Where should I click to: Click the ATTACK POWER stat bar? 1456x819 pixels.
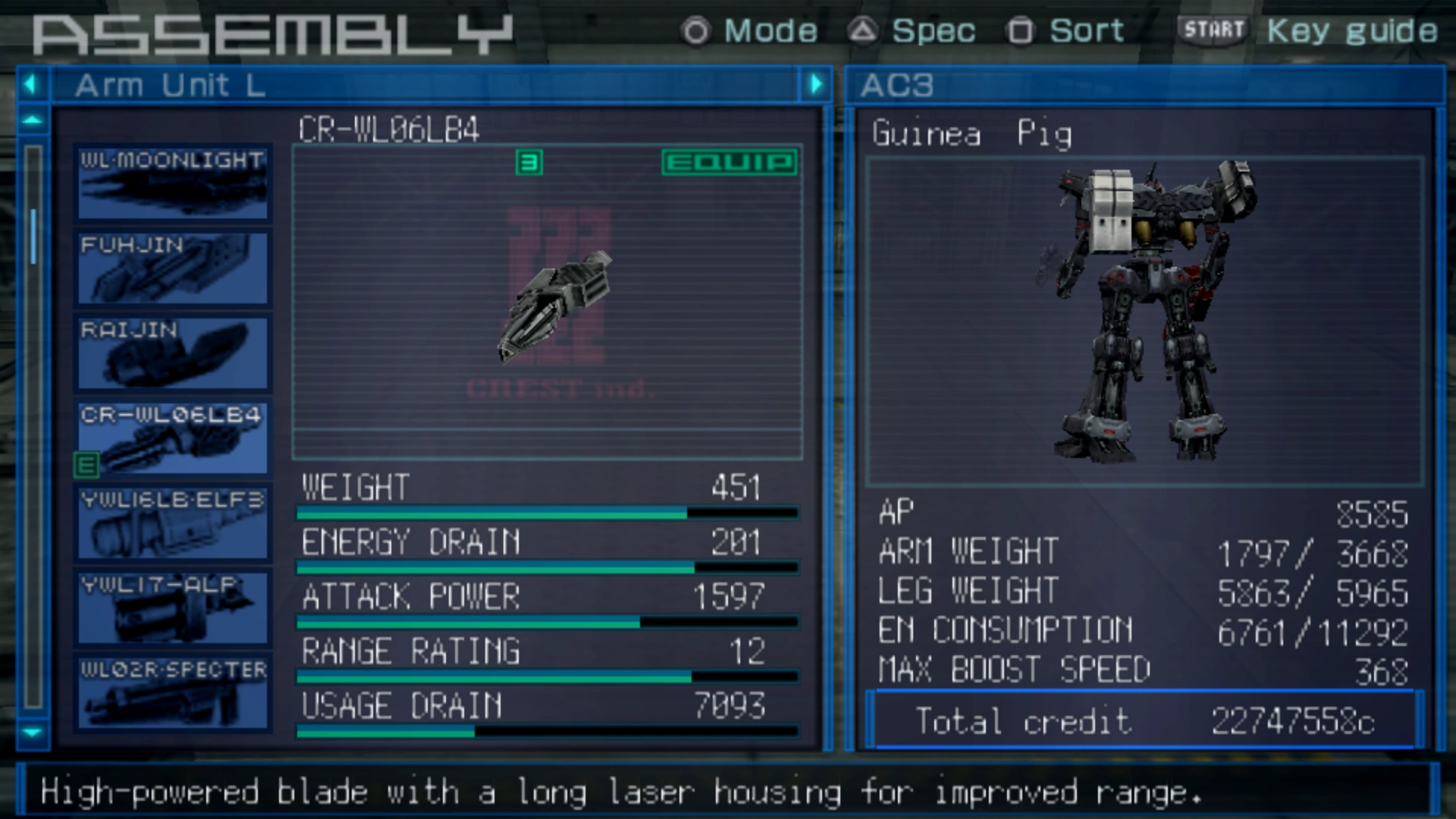546,620
